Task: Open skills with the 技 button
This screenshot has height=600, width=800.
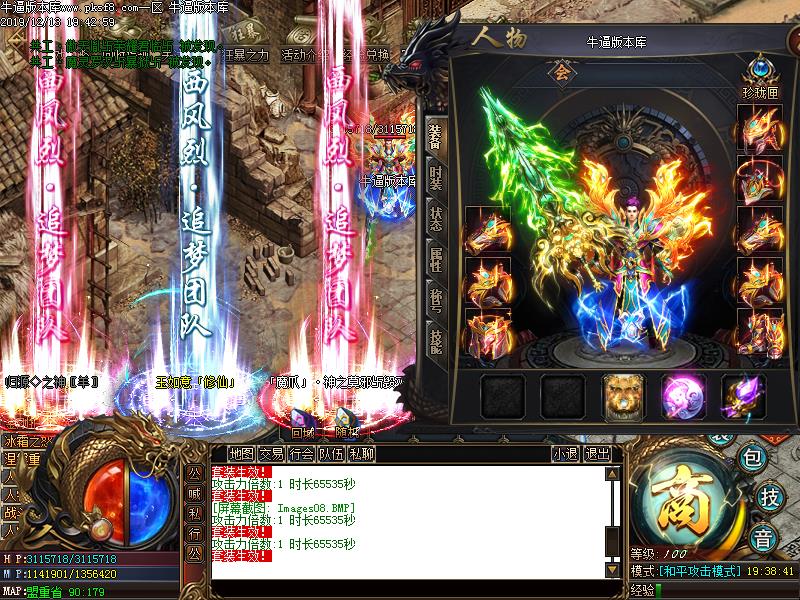Action: (x=769, y=496)
